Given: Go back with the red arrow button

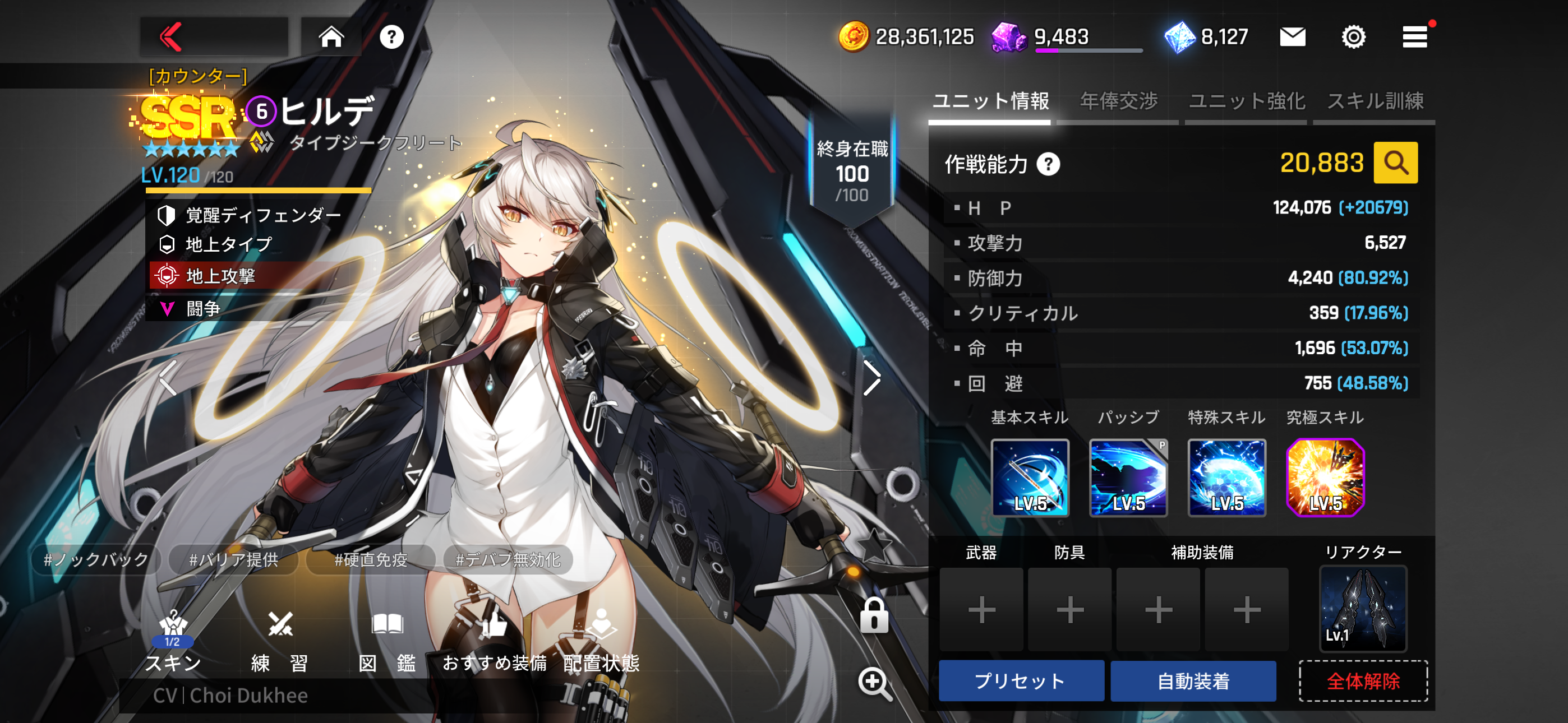Looking at the screenshot, I should tap(172, 37).
